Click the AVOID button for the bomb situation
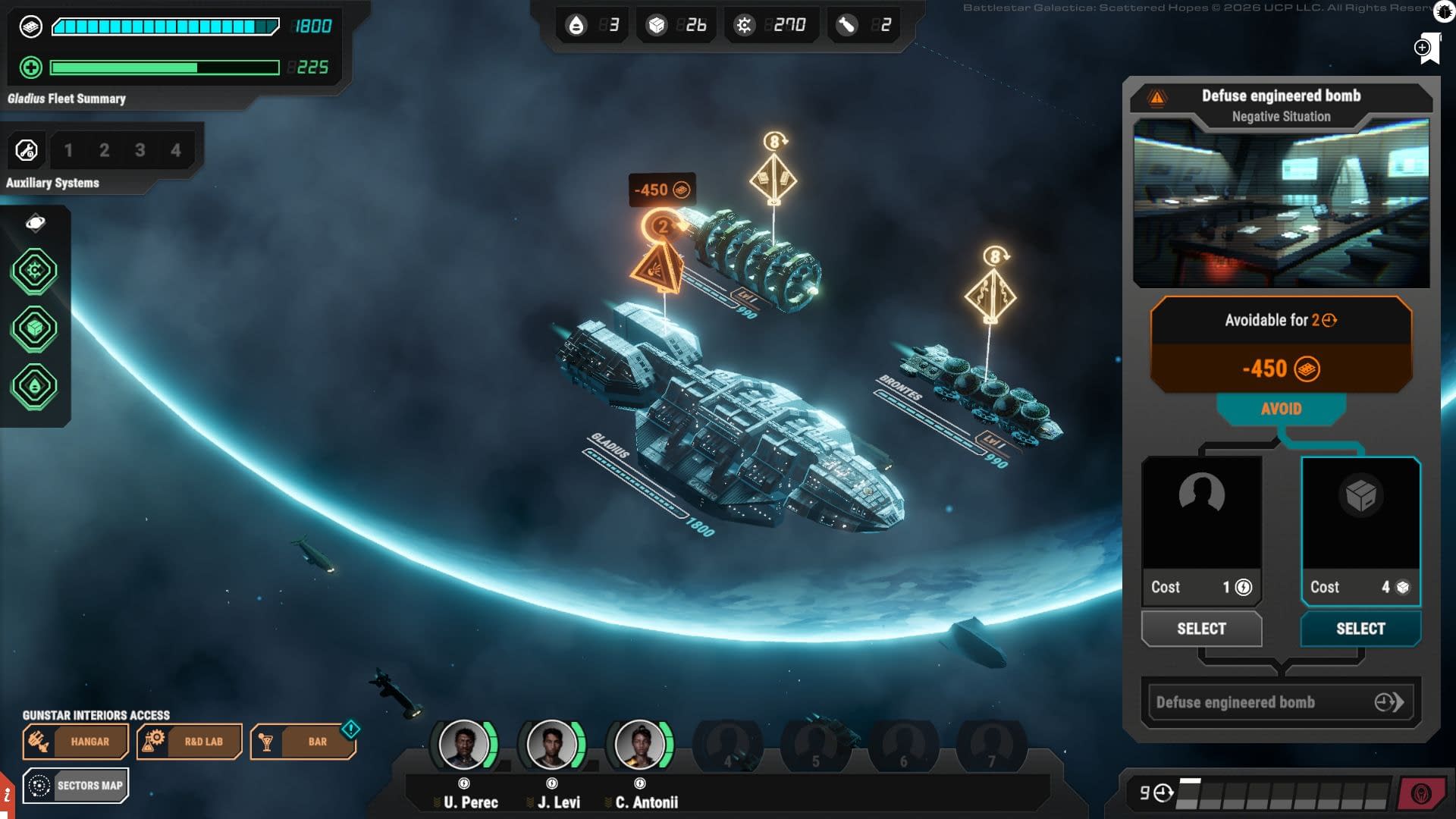Viewport: 1456px width, 819px height. [1281, 409]
